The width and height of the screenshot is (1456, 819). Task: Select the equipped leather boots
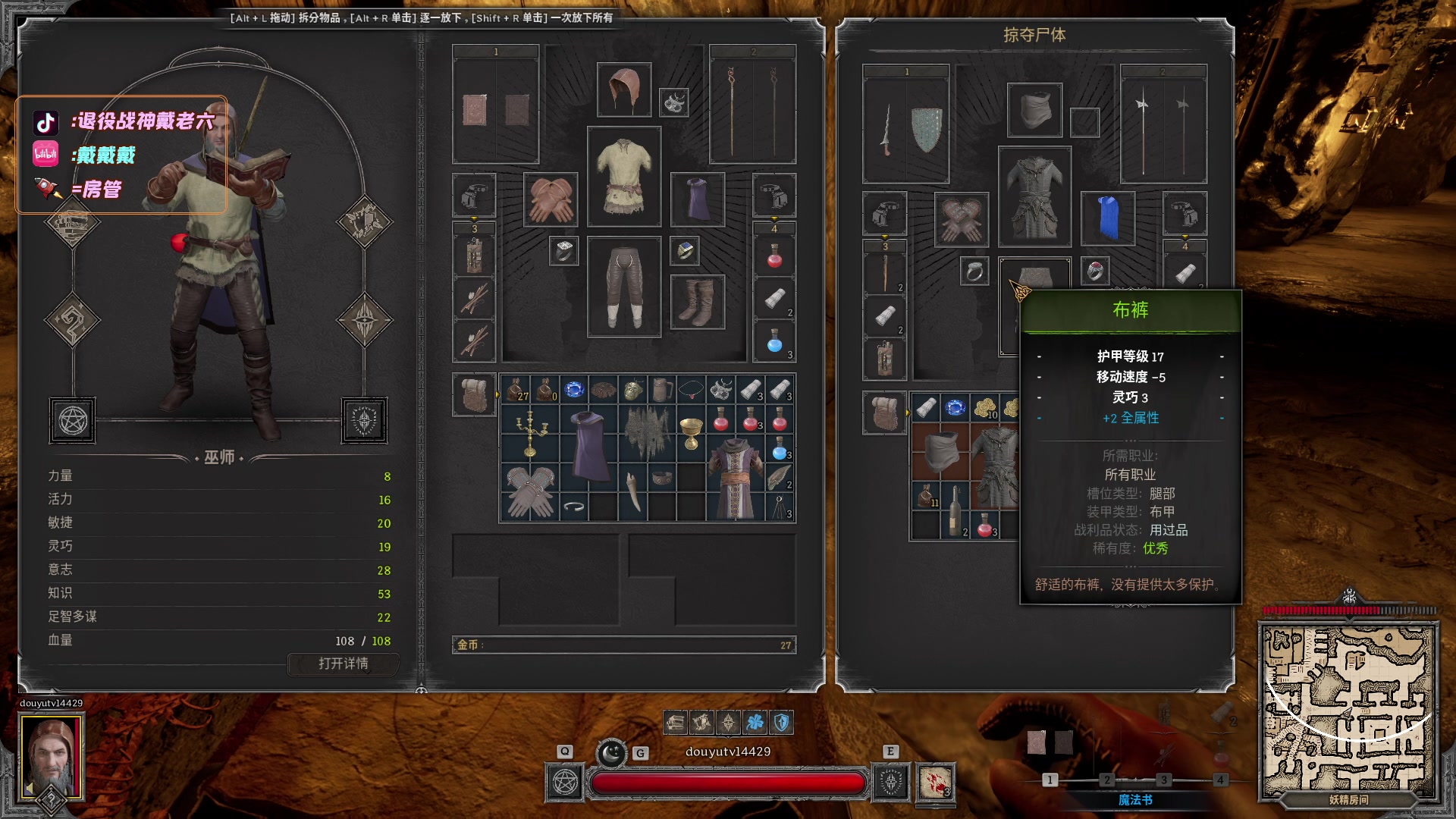point(697,302)
